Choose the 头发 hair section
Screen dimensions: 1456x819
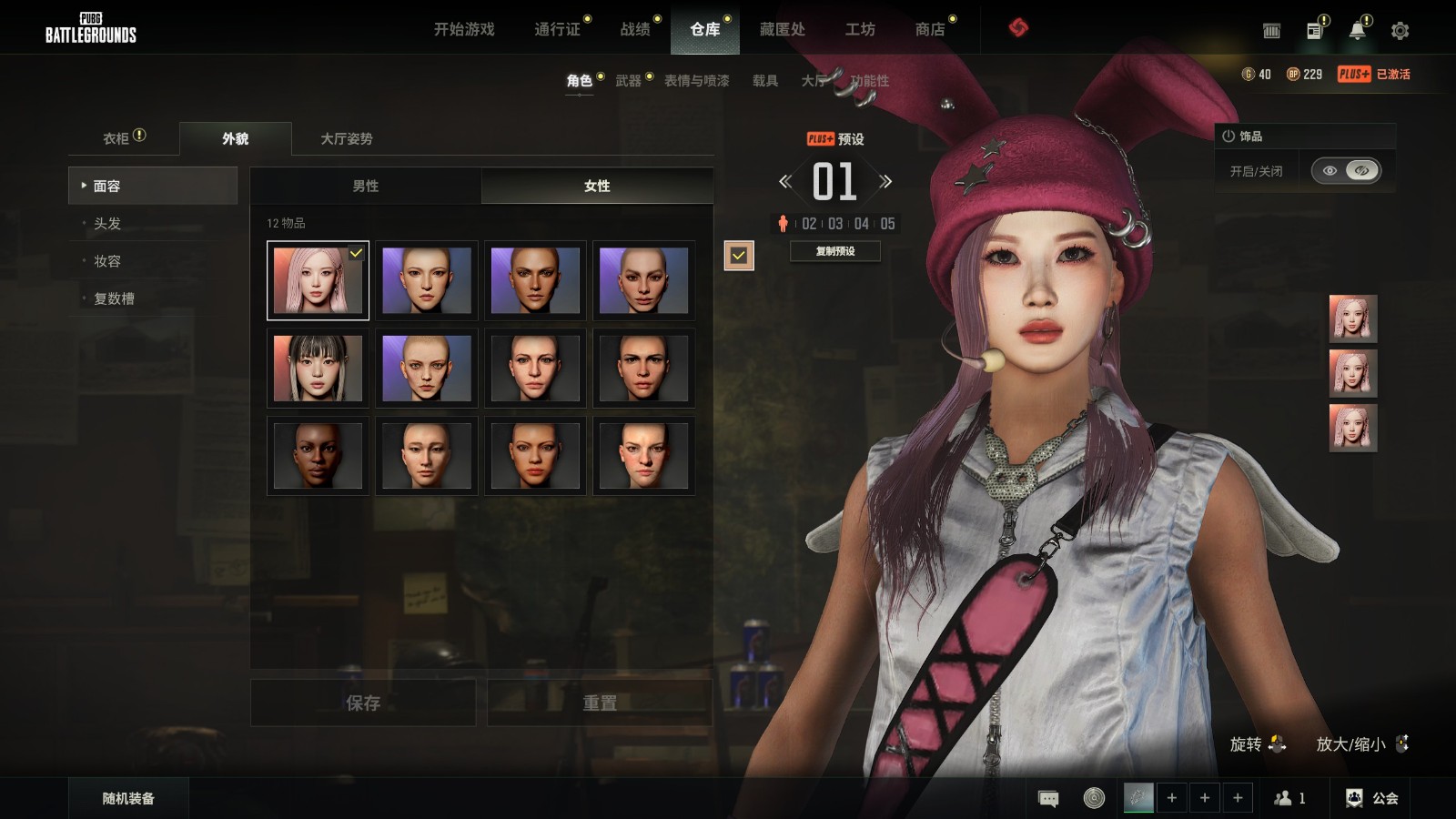click(107, 223)
